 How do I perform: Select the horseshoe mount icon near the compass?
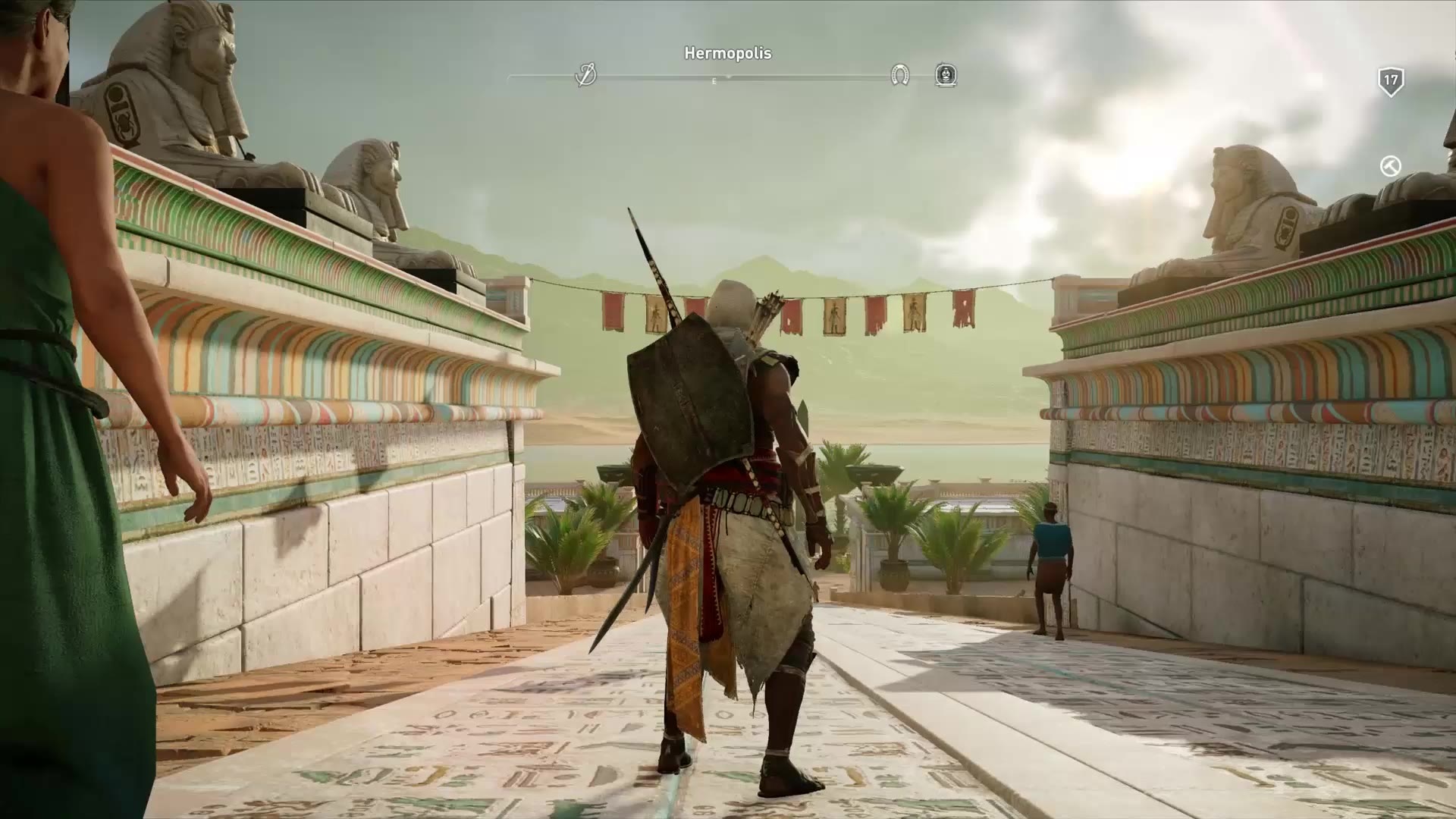point(901,76)
